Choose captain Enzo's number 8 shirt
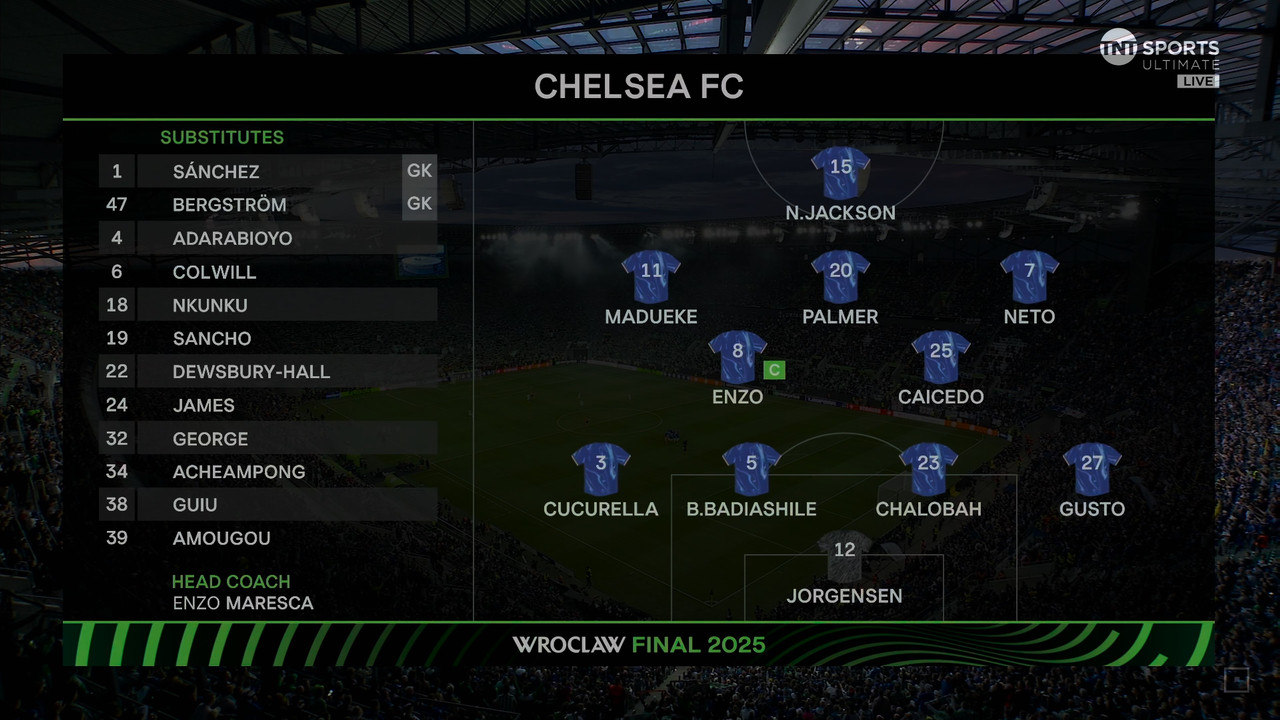This screenshot has height=720, width=1280. 738,357
